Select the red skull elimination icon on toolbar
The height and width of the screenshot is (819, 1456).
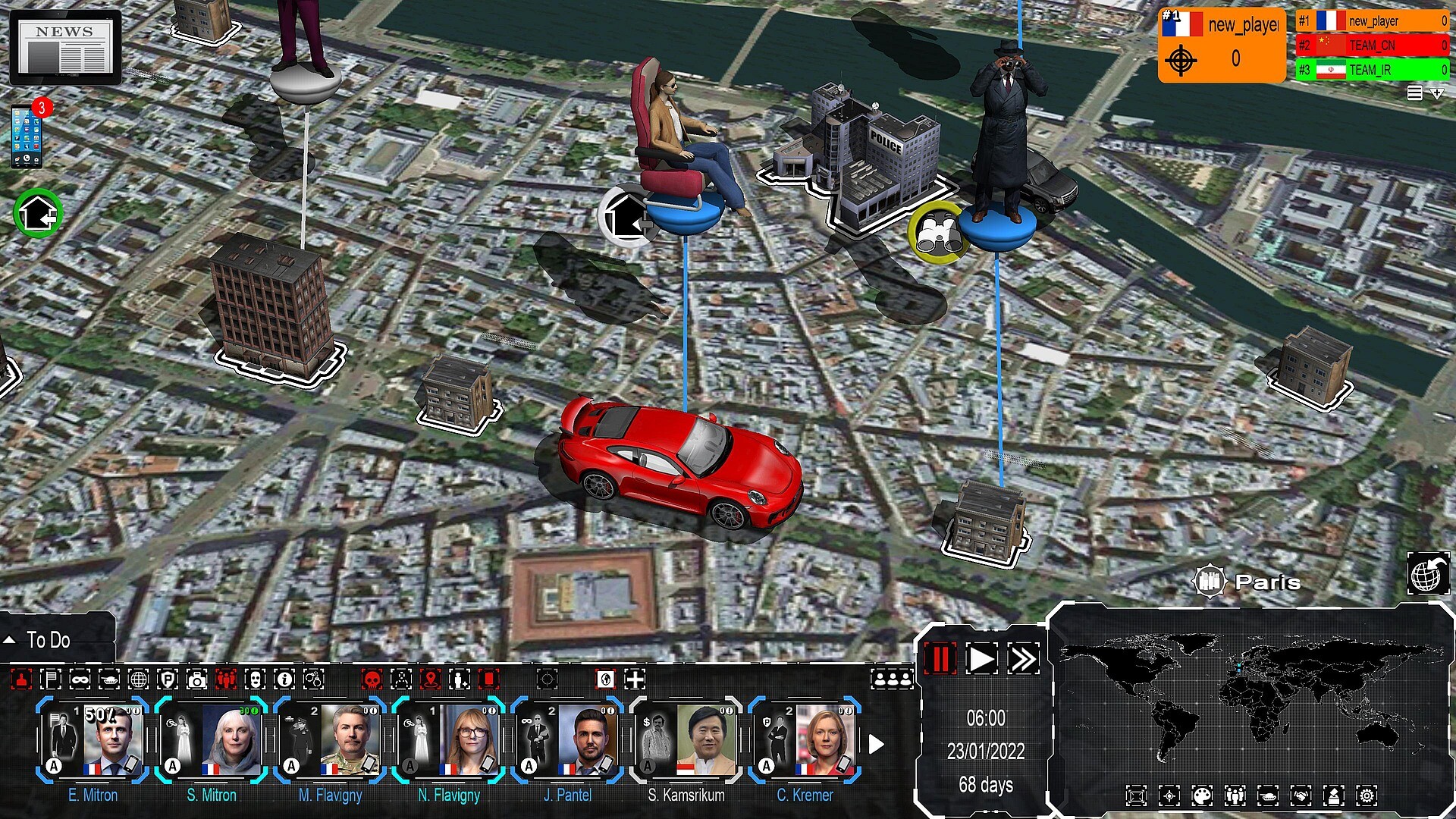coord(370,680)
